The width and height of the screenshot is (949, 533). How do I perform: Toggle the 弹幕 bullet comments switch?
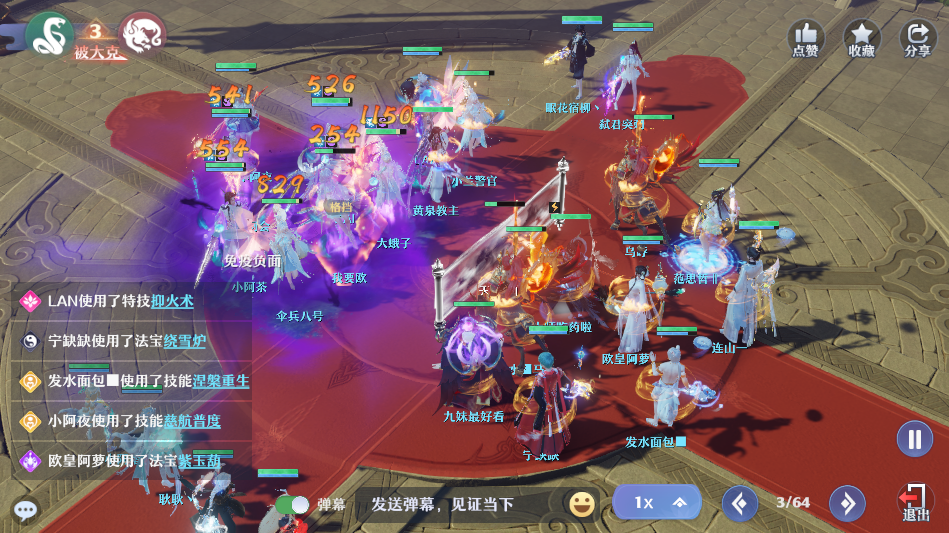pyautogui.click(x=292, y=505)
